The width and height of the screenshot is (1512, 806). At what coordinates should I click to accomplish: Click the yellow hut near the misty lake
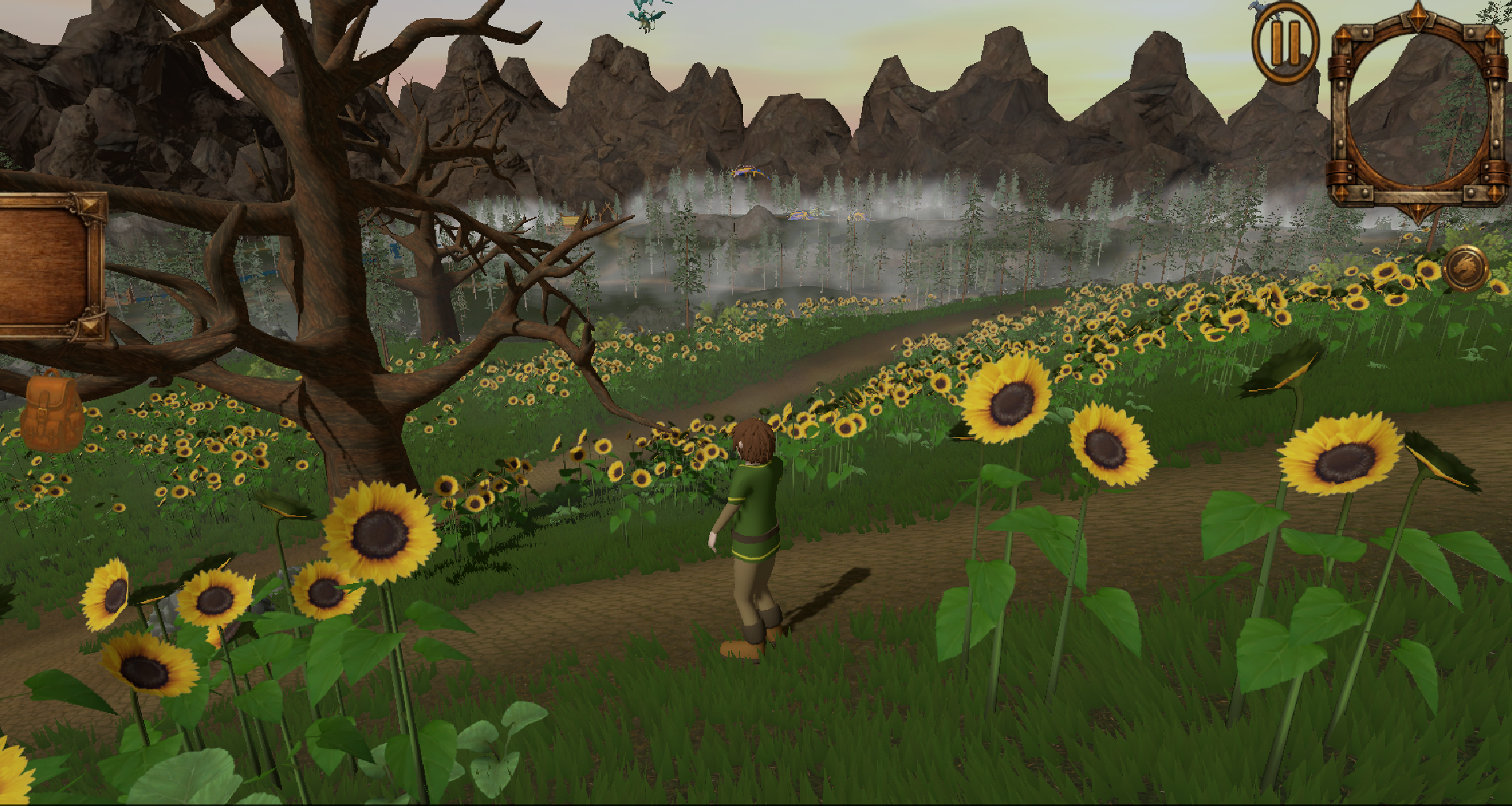click(570, 220)
